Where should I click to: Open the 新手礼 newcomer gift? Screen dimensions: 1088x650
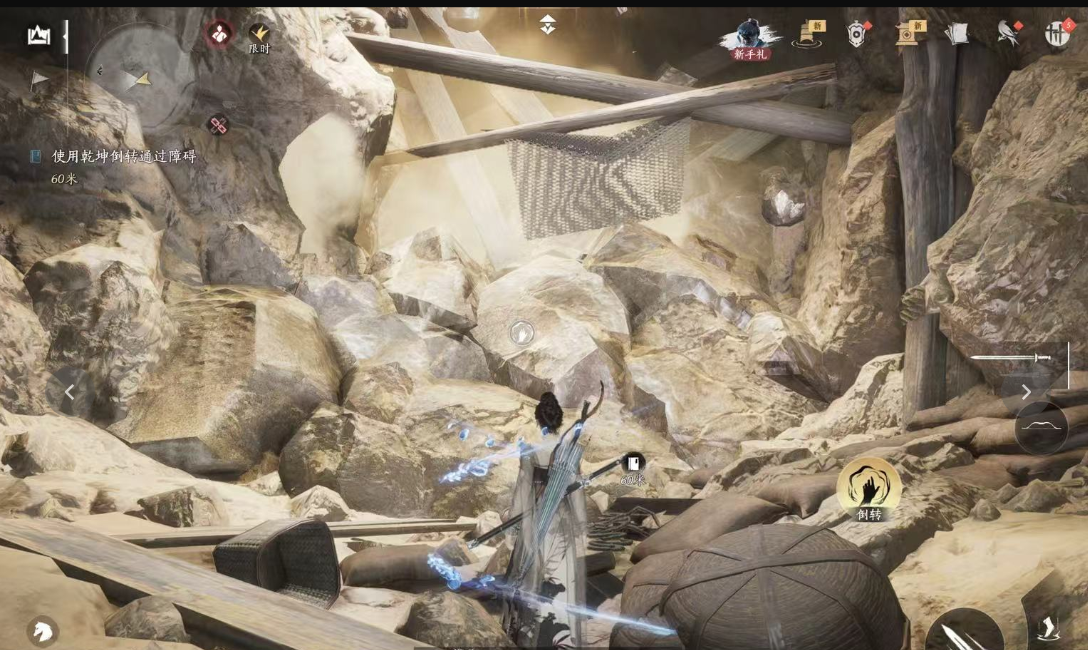pos(751,39)
